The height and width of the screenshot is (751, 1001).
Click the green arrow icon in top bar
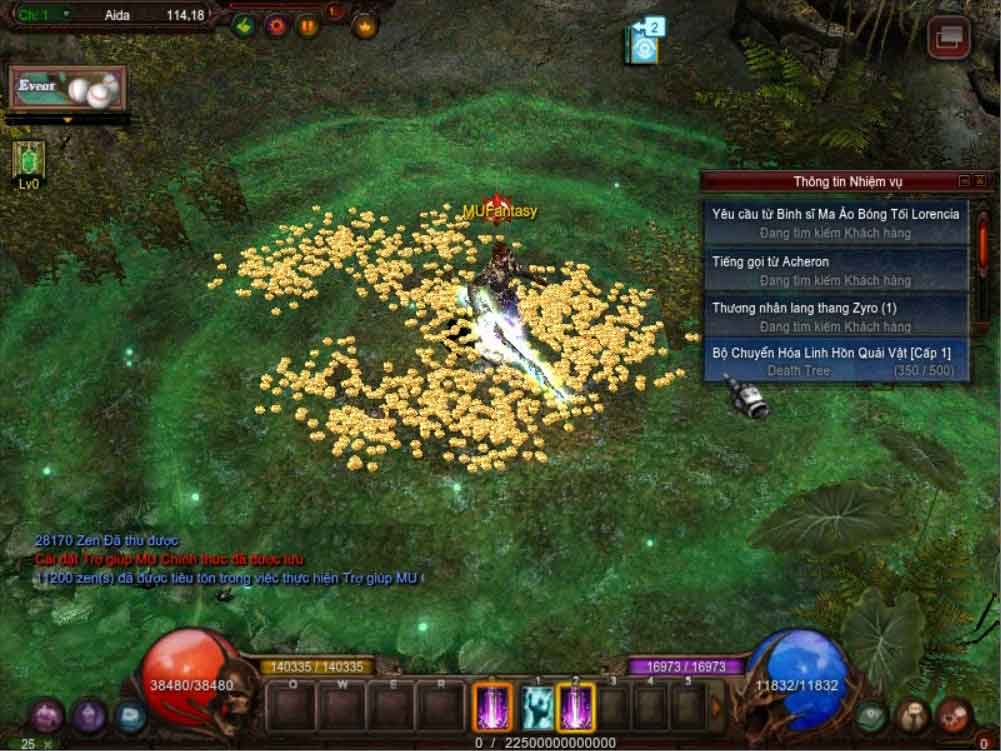pos(243,25)
